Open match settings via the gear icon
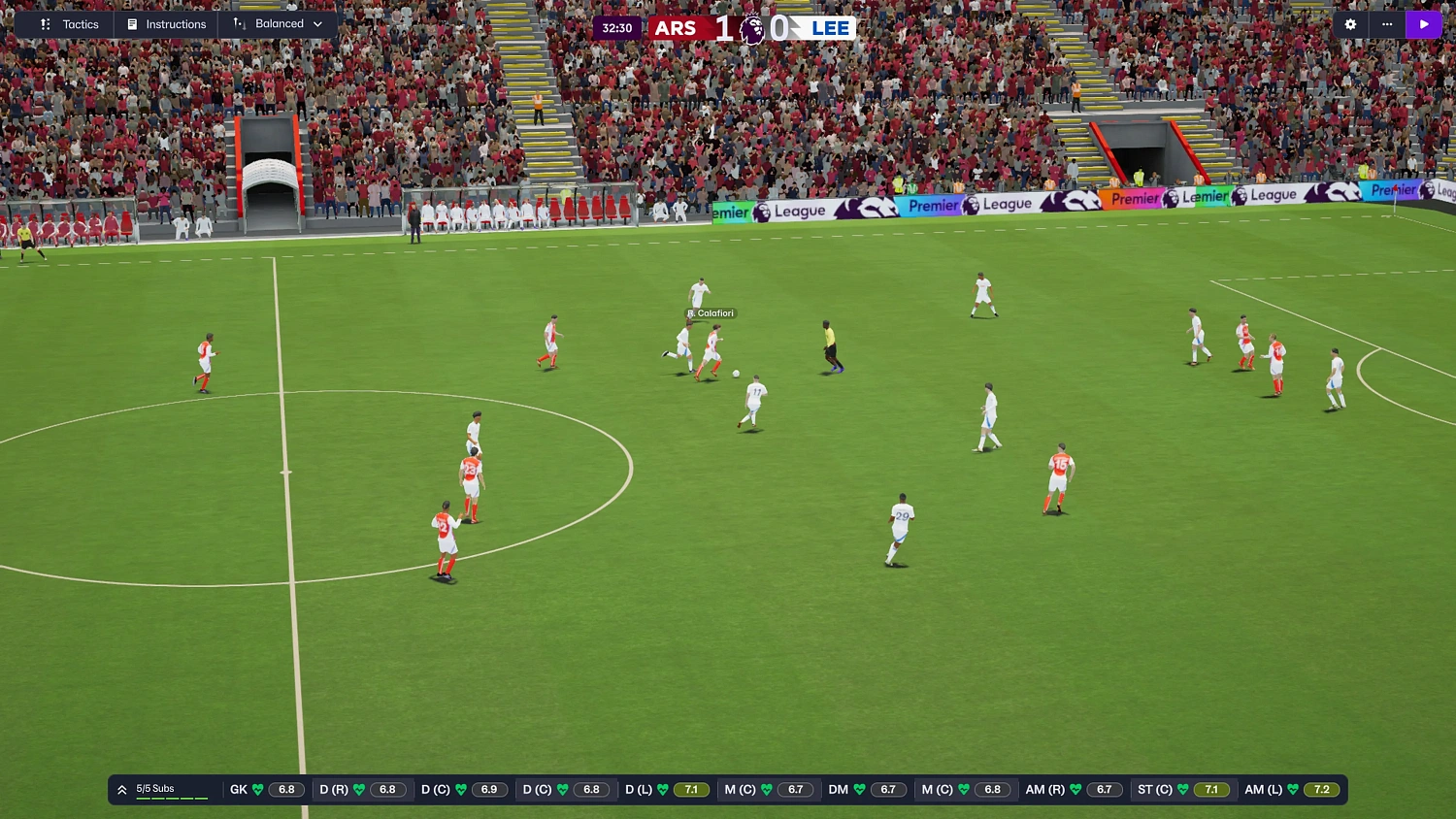This screenshot has width=1456, height=819. click(x=1349, y=24)
